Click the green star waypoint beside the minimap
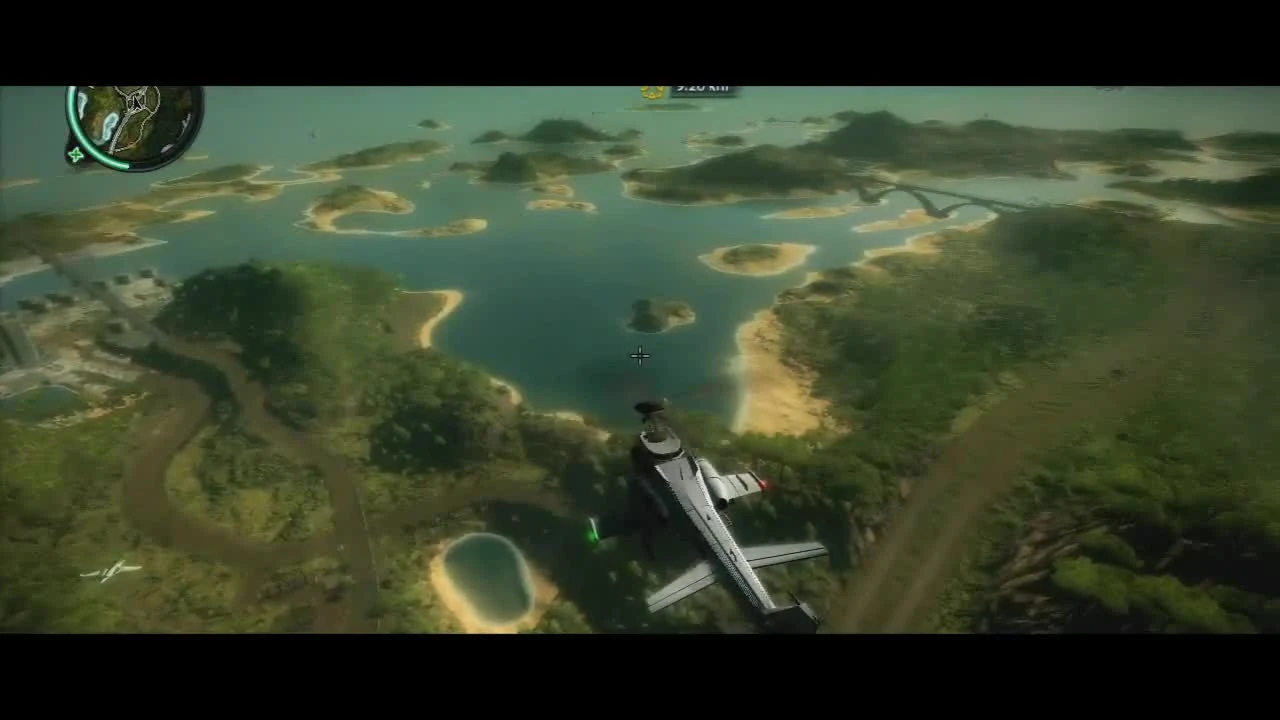1280x720 pixels. pos(75,155)
